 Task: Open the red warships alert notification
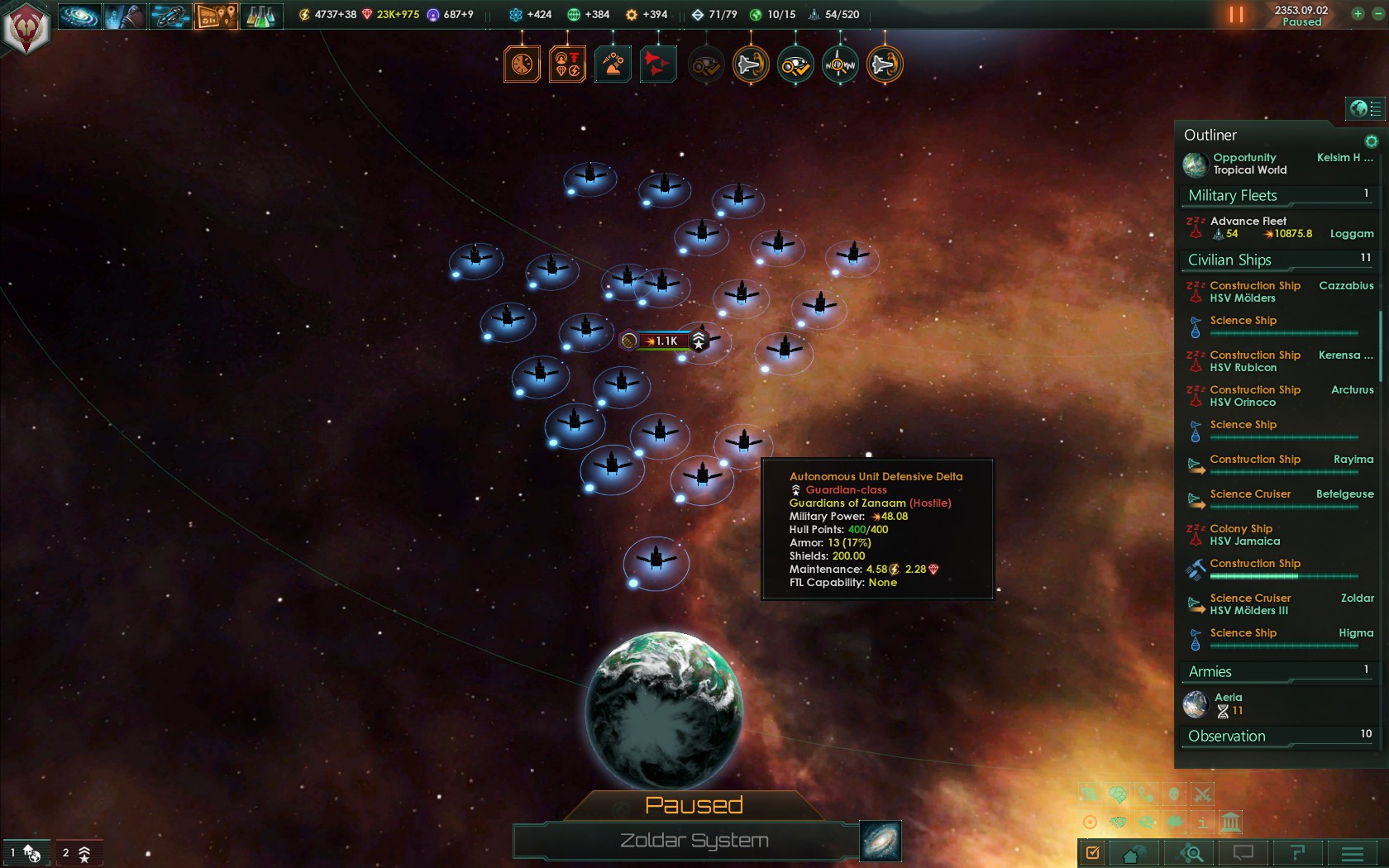click(x=658, y=64)
